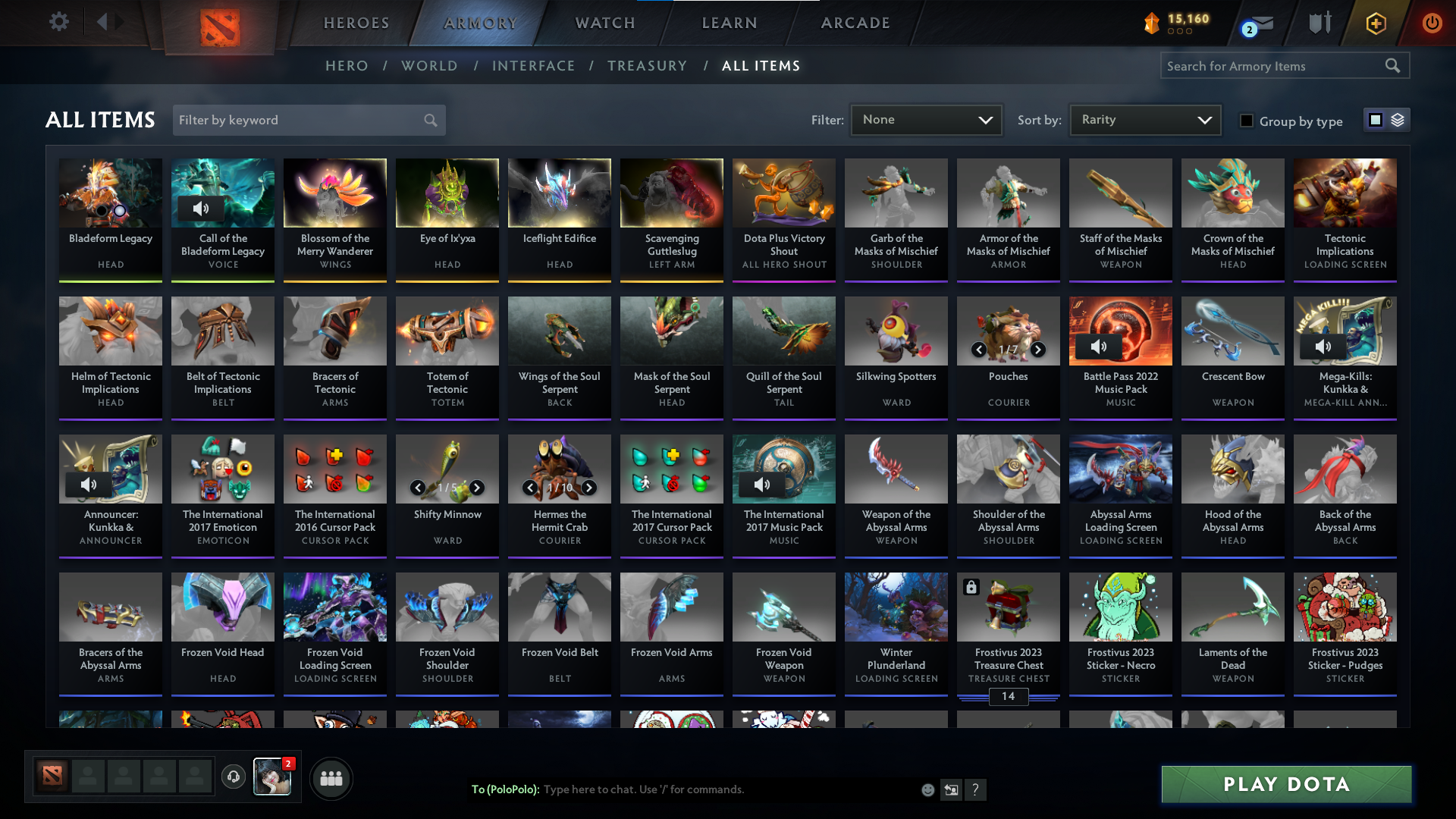Play audio preview of Announcer: Kunkka
The height and width of the screenshot is (819, 1456).
[x=89, y=484]
